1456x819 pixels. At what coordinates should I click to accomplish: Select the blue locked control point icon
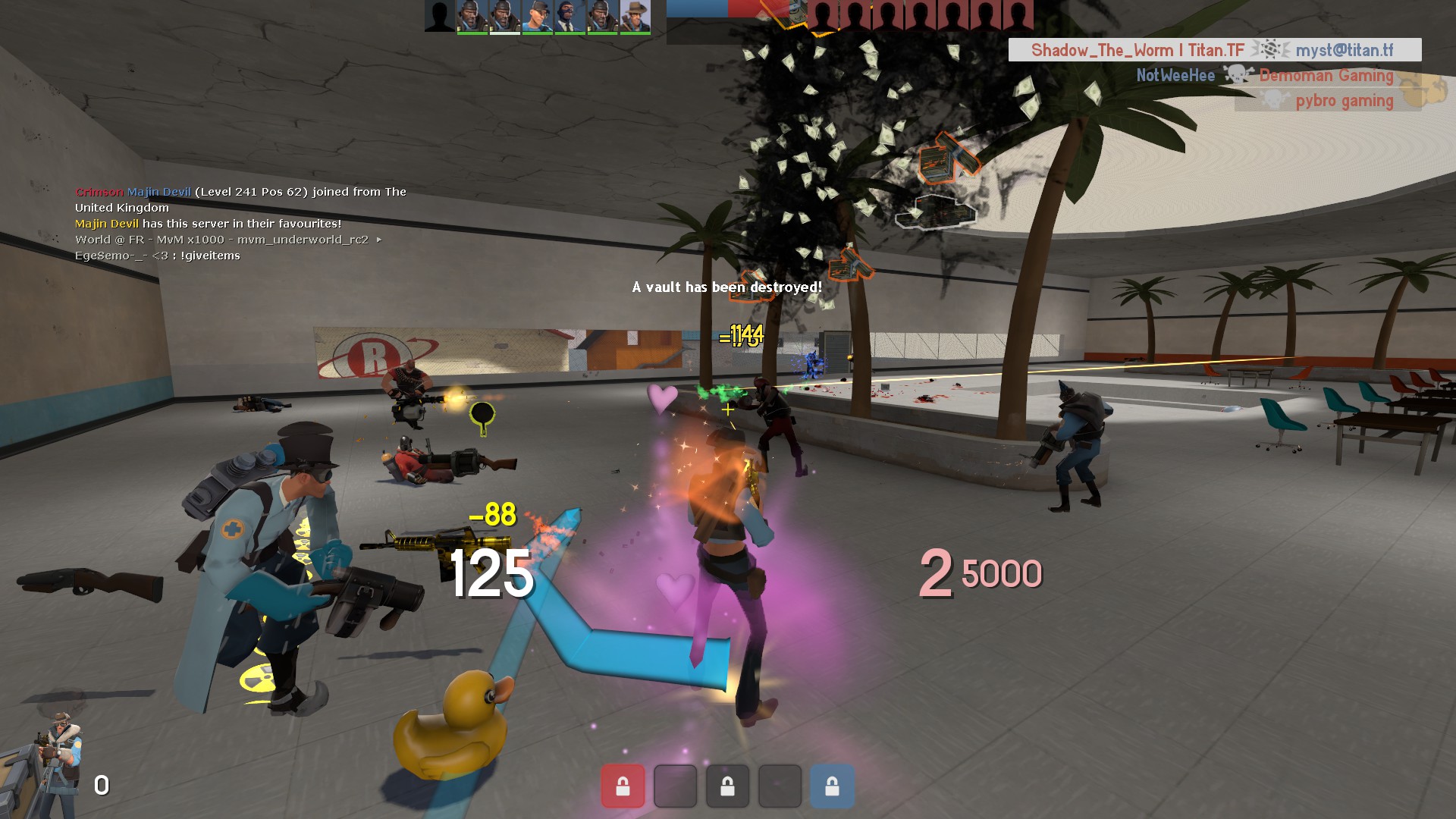(832, 786)
